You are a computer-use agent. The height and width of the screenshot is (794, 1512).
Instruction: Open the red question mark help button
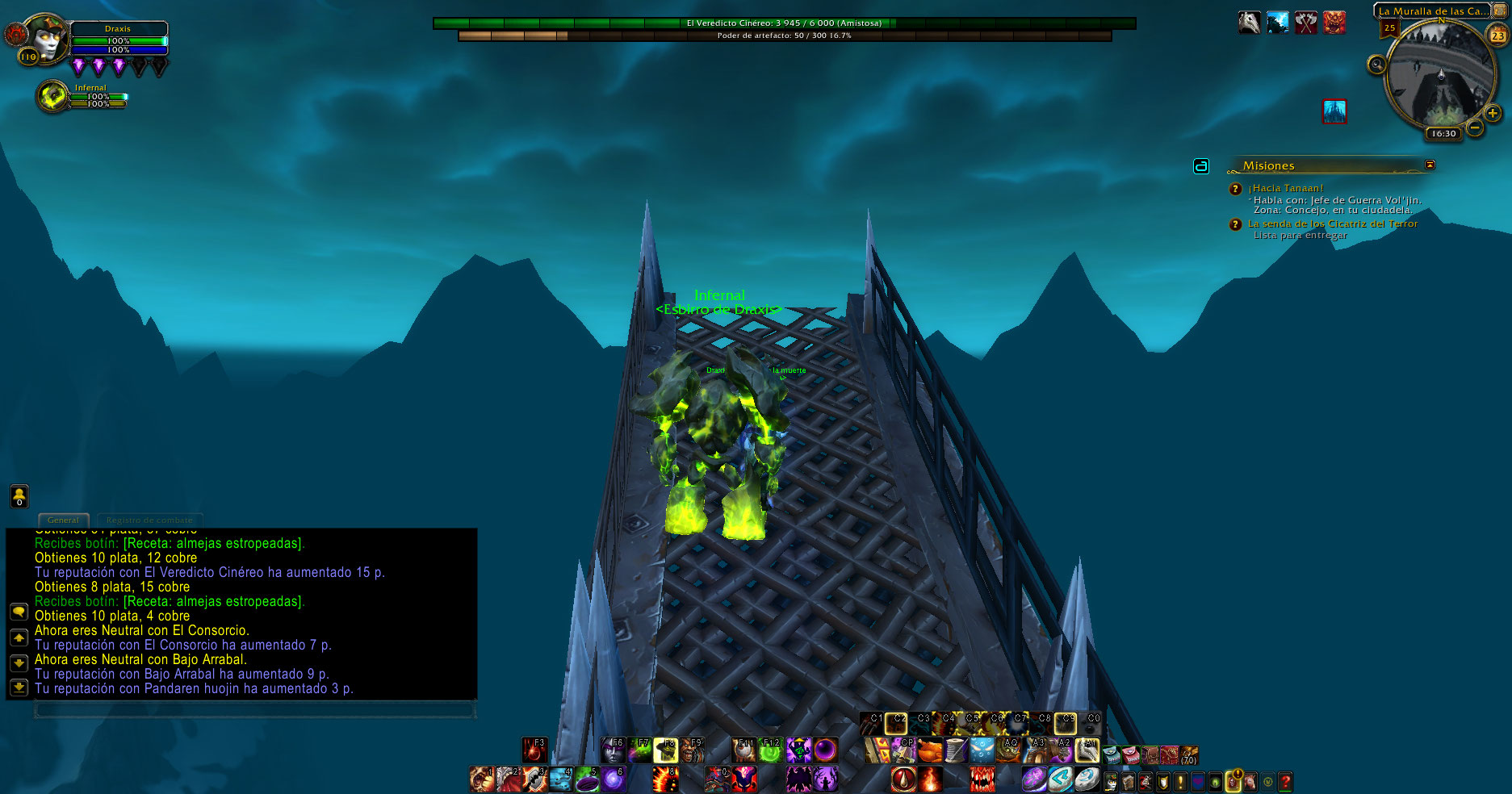point(1285,781)
